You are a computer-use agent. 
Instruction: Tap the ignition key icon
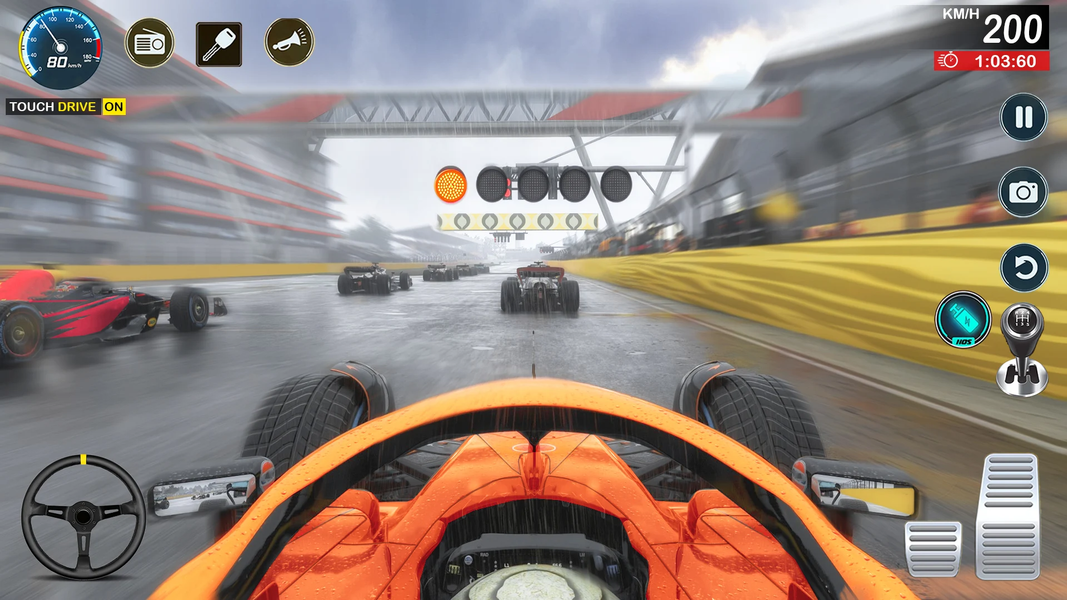coord(218,43)
